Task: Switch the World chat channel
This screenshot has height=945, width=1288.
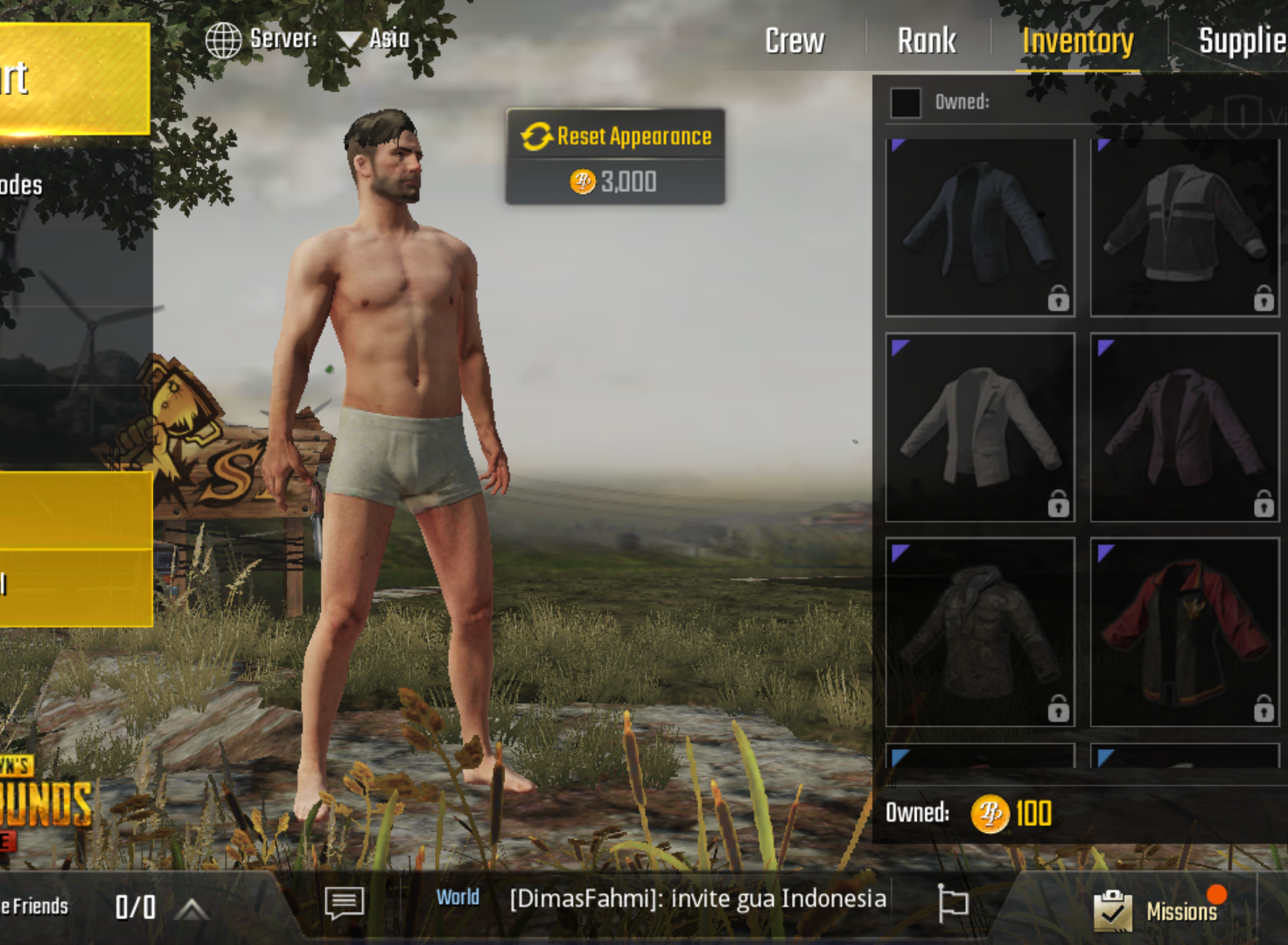Action: [x=458, y=898]
